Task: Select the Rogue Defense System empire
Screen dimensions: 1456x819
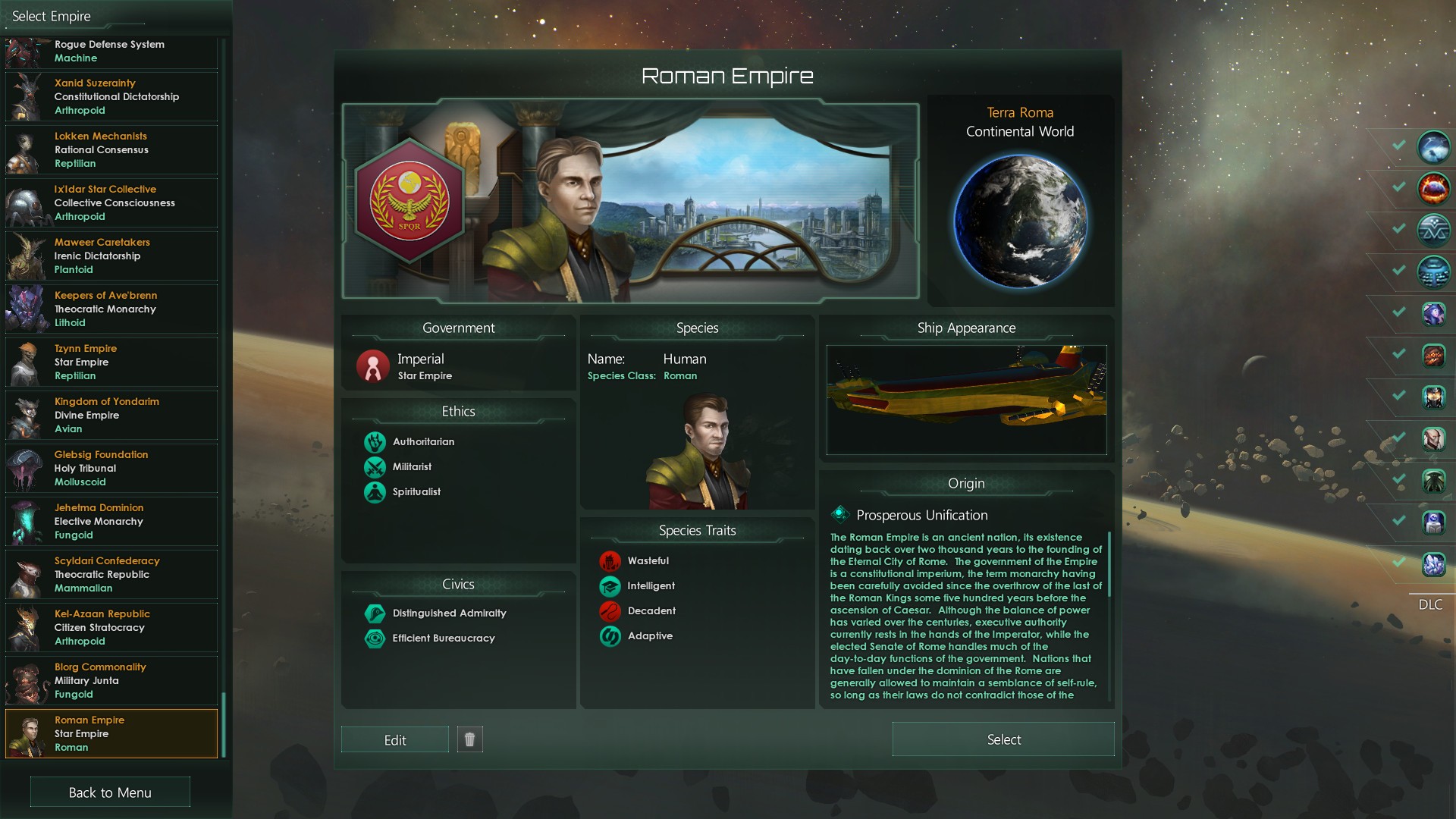Action: (111, 51)
